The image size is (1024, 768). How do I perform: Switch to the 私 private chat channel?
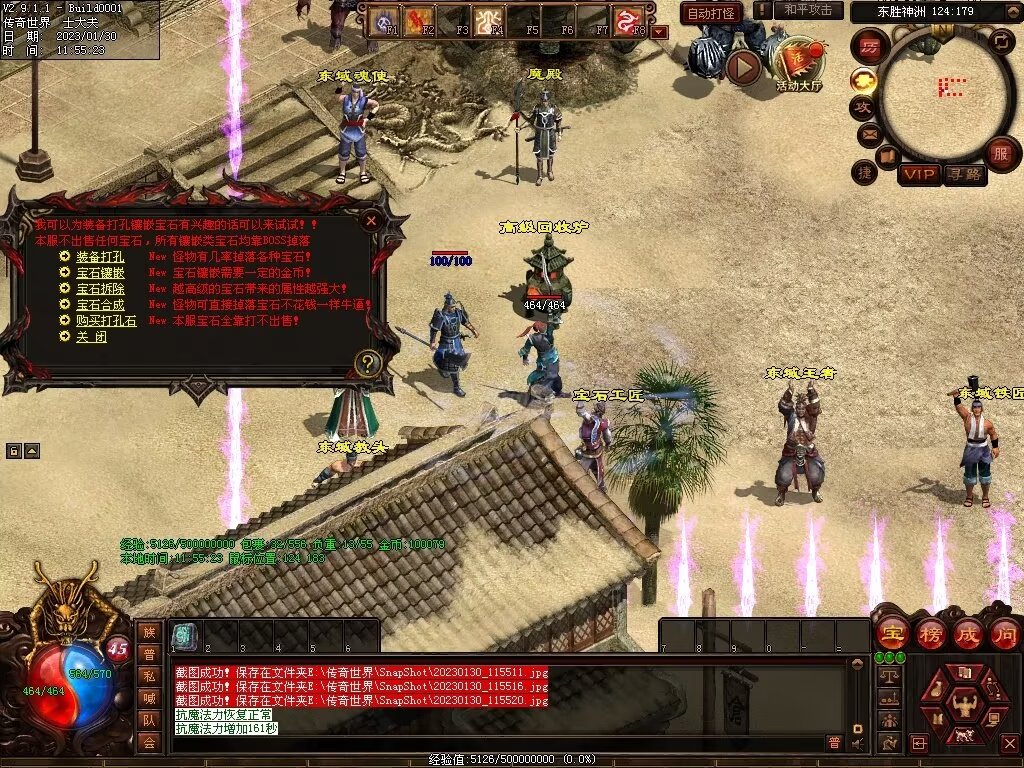pyautogui.click(x=149, y=676)
